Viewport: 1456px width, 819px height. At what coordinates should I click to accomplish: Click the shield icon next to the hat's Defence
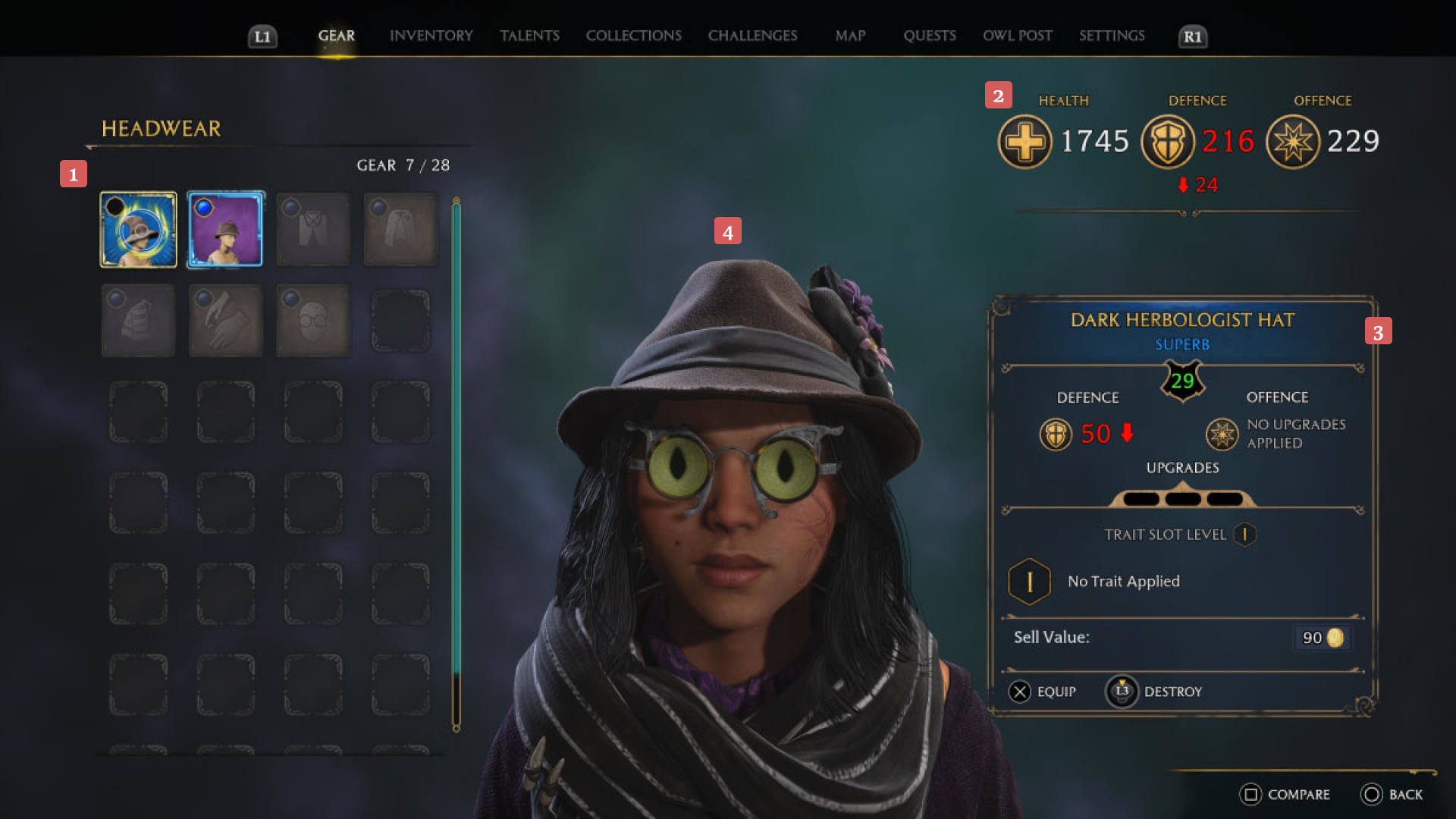click(x=1054, y=435)
